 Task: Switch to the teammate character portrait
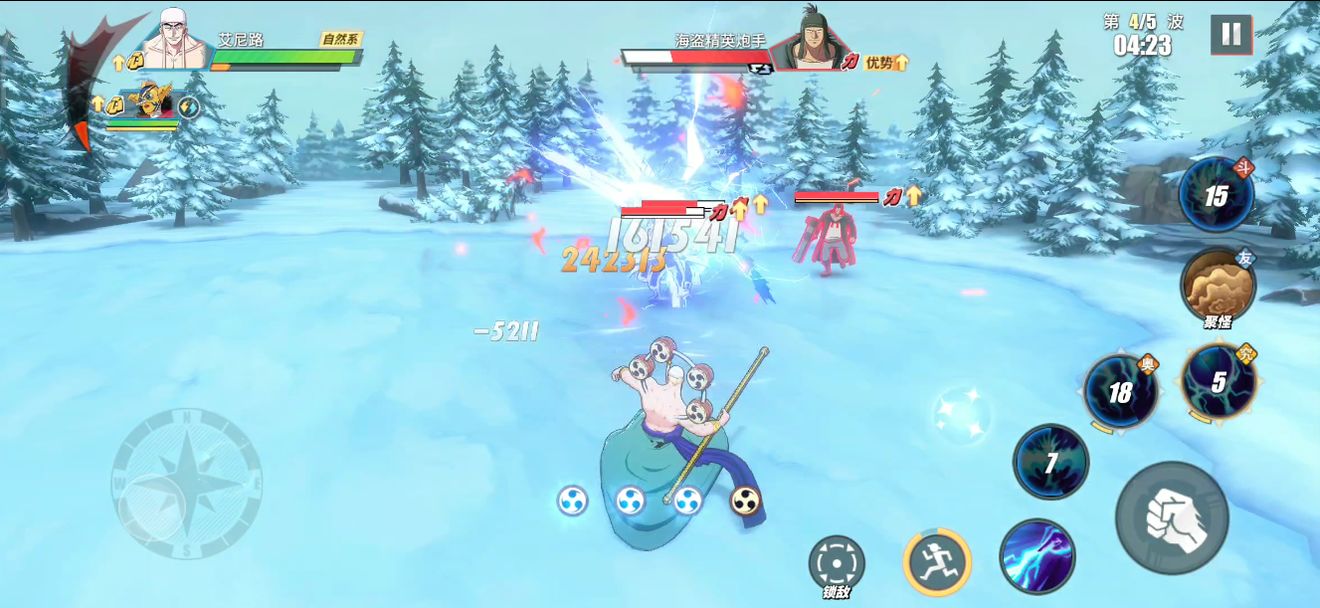coord(152,103)
